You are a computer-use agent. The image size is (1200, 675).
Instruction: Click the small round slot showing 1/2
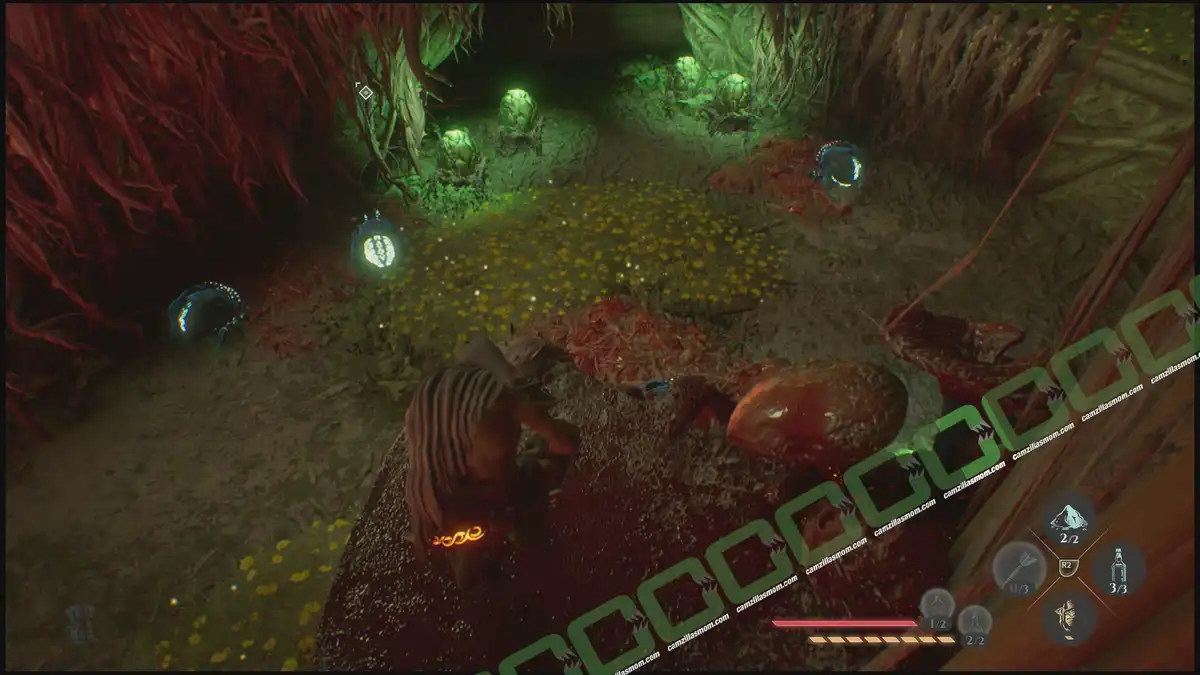[x=937, y=606]
